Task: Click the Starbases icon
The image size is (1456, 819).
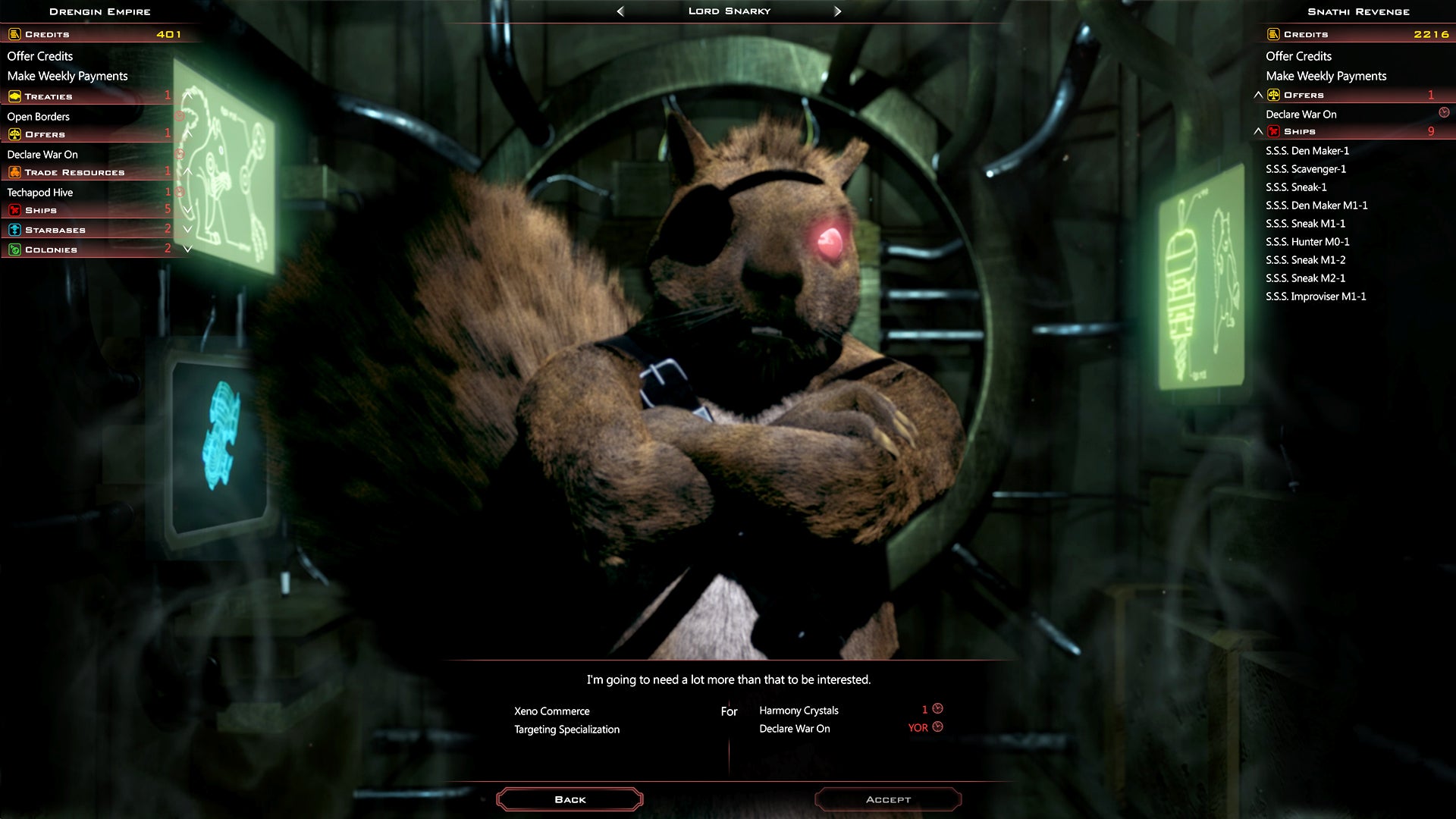Action: tap(14, 230)
